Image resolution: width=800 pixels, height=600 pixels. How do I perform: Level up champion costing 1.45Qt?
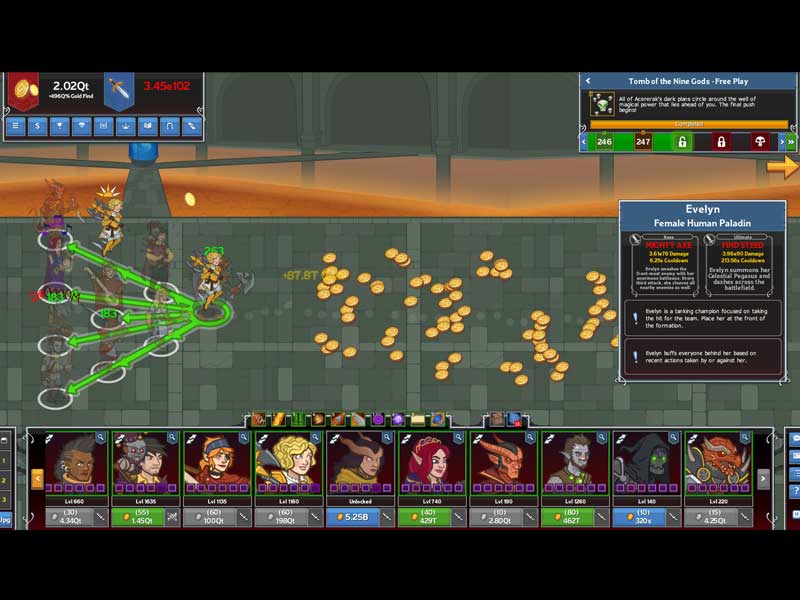(135, 517)
